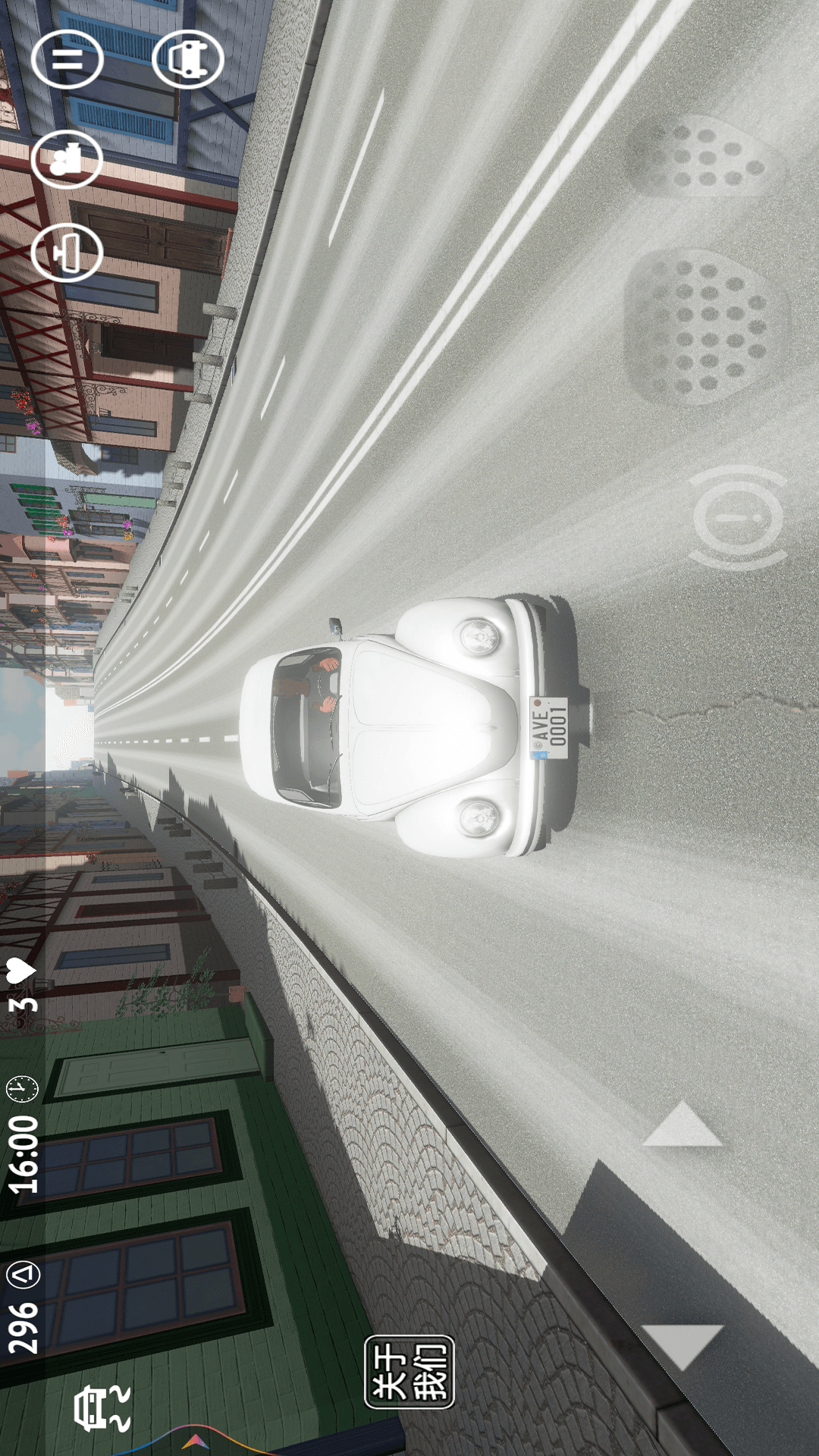The height and width of the screenshot is (1456, 819).
Task: Tap the side mirror shaped circle icon
Action: click(x=67, y=252)
